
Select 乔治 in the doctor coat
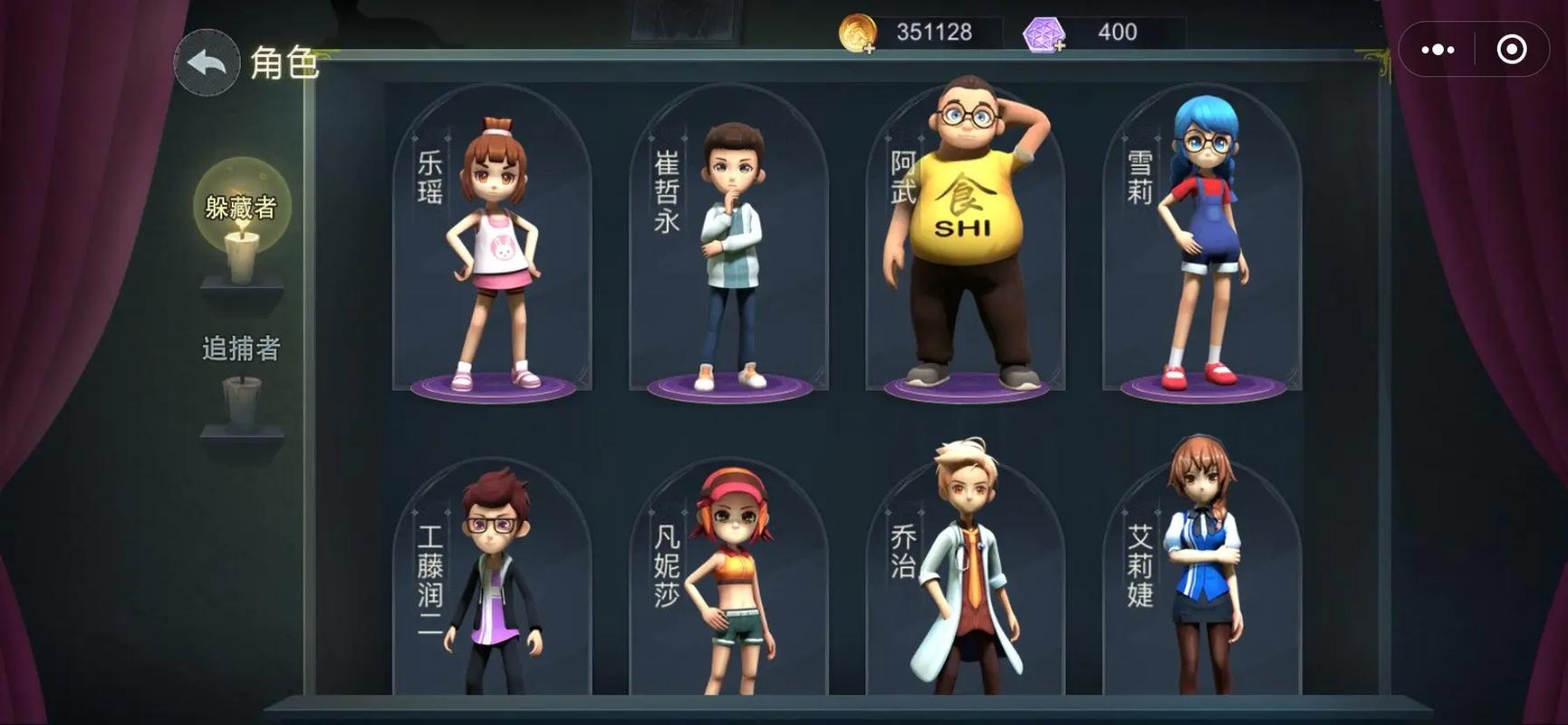click(965, 580)
